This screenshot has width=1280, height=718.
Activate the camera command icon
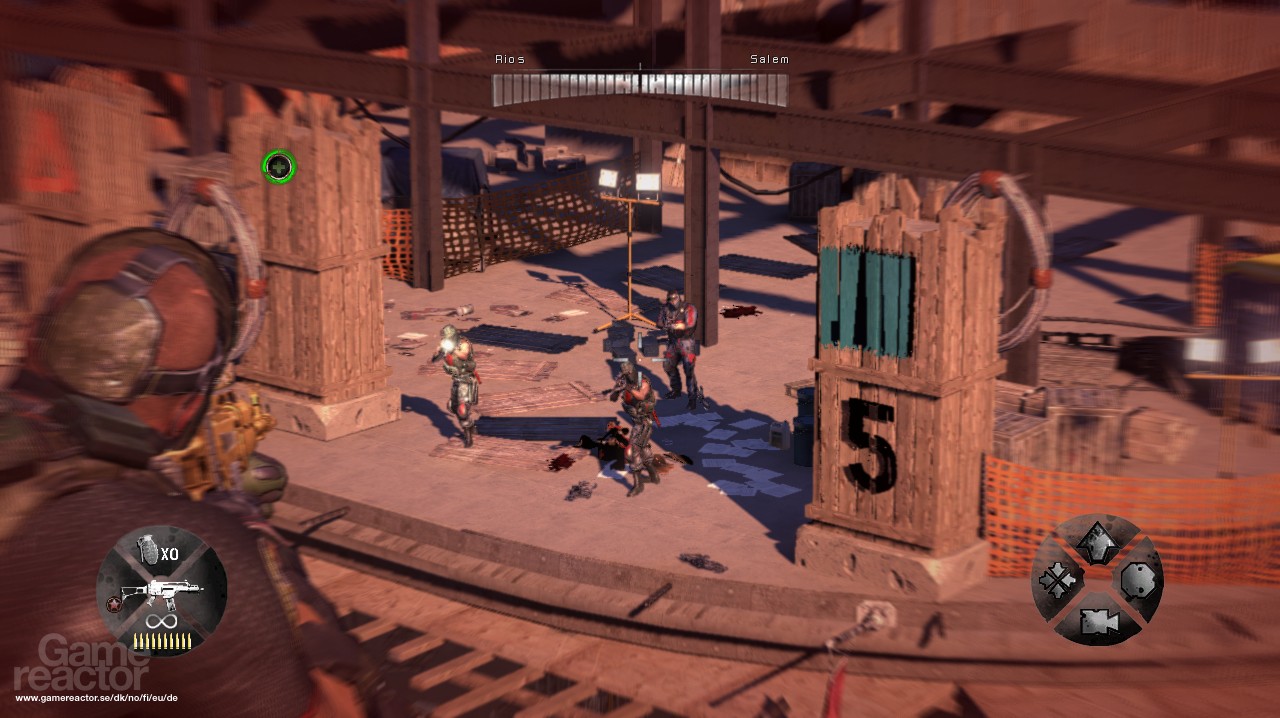(1096, 621)
